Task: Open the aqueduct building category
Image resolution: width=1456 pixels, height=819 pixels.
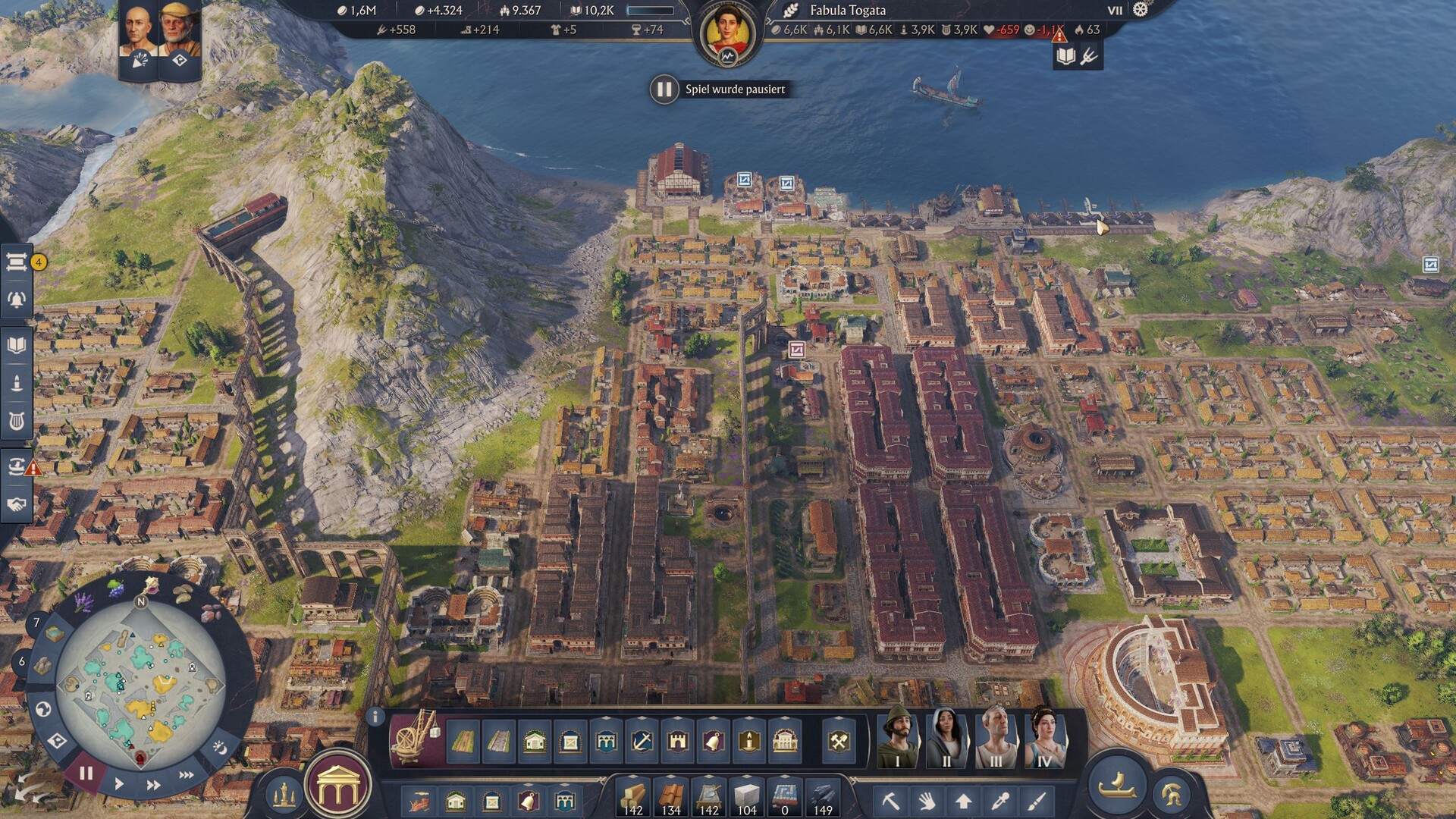Action: point(606,741)
